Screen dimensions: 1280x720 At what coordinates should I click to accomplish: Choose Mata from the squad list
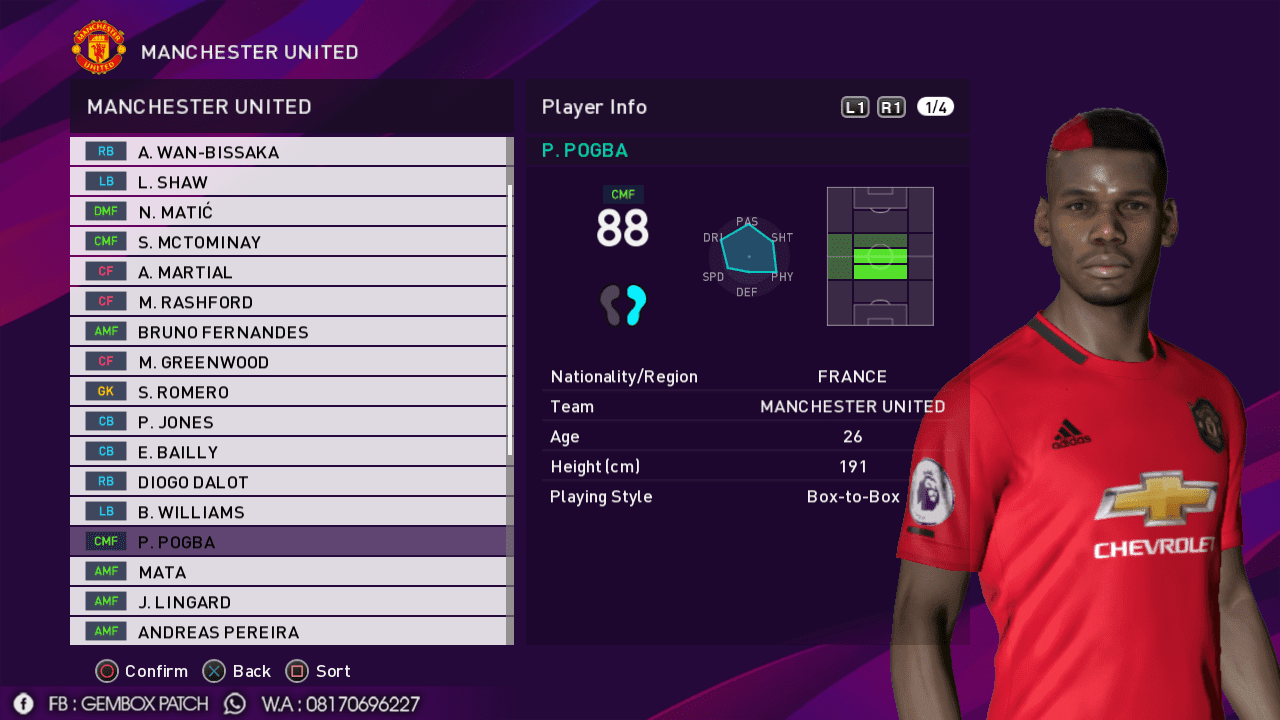pyautogui.click(x=290, y=572)
